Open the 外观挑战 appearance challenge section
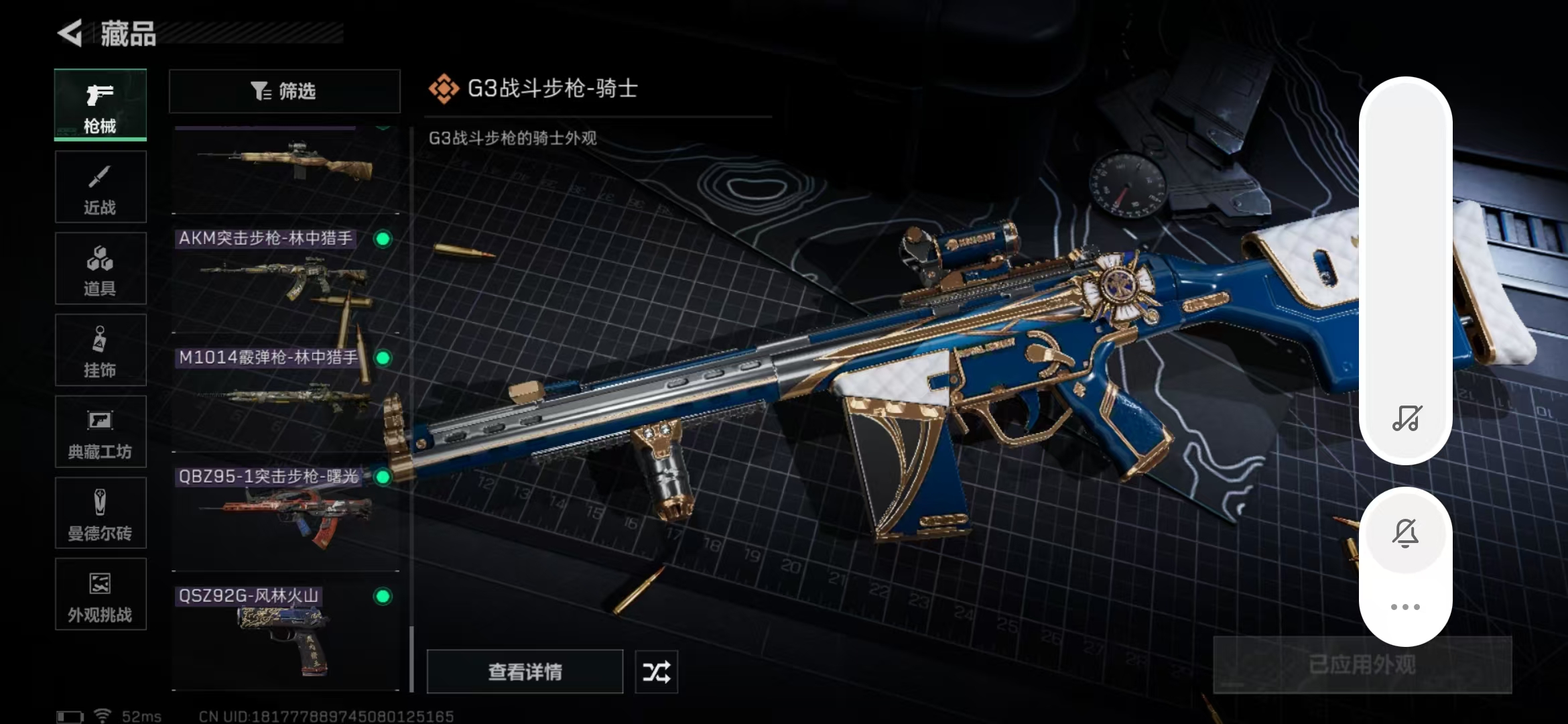This screenshot has width=1568, height=724. (x=100, y=595)
